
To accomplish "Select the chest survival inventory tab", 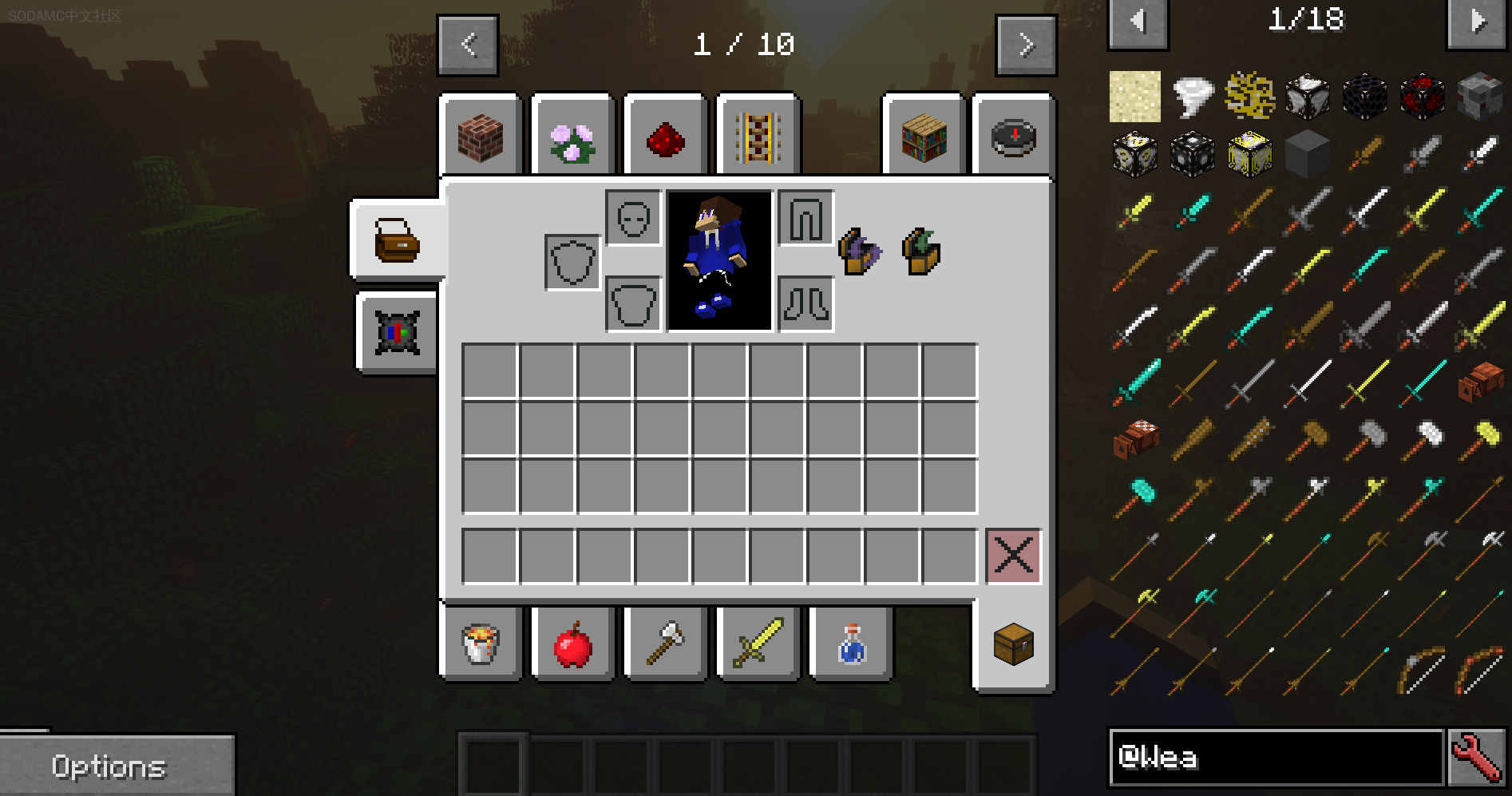I will pyautogui.click(x=1013, y=644).
